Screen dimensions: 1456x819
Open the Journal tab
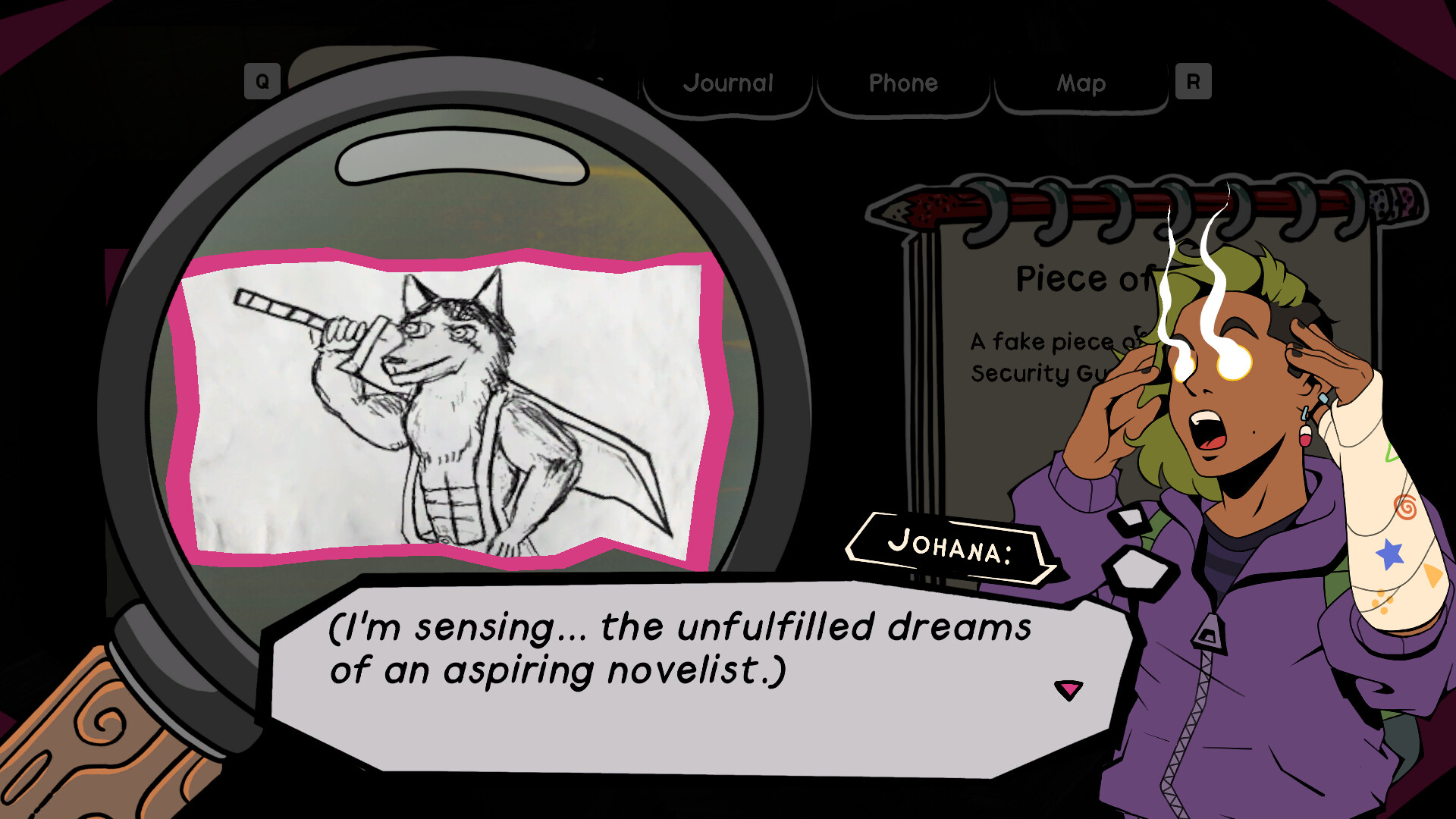[x=729, y=83]
